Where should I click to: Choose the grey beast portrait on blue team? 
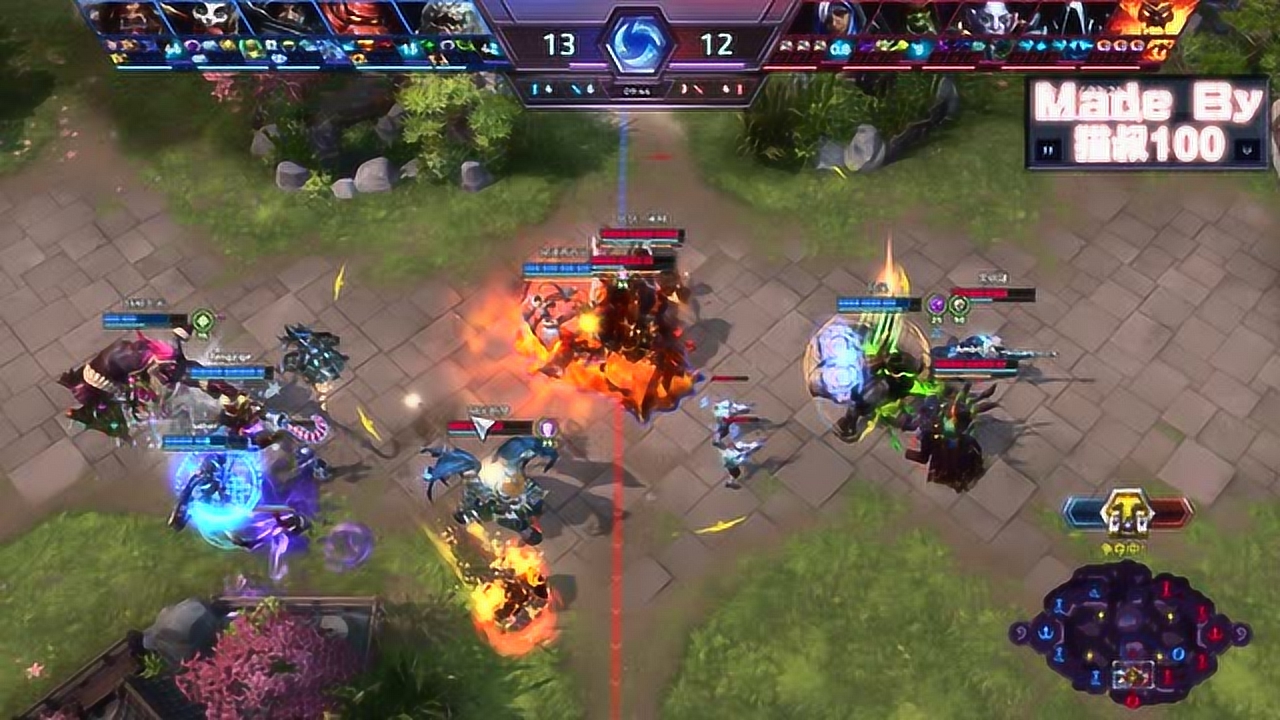[x=447, y=18]
